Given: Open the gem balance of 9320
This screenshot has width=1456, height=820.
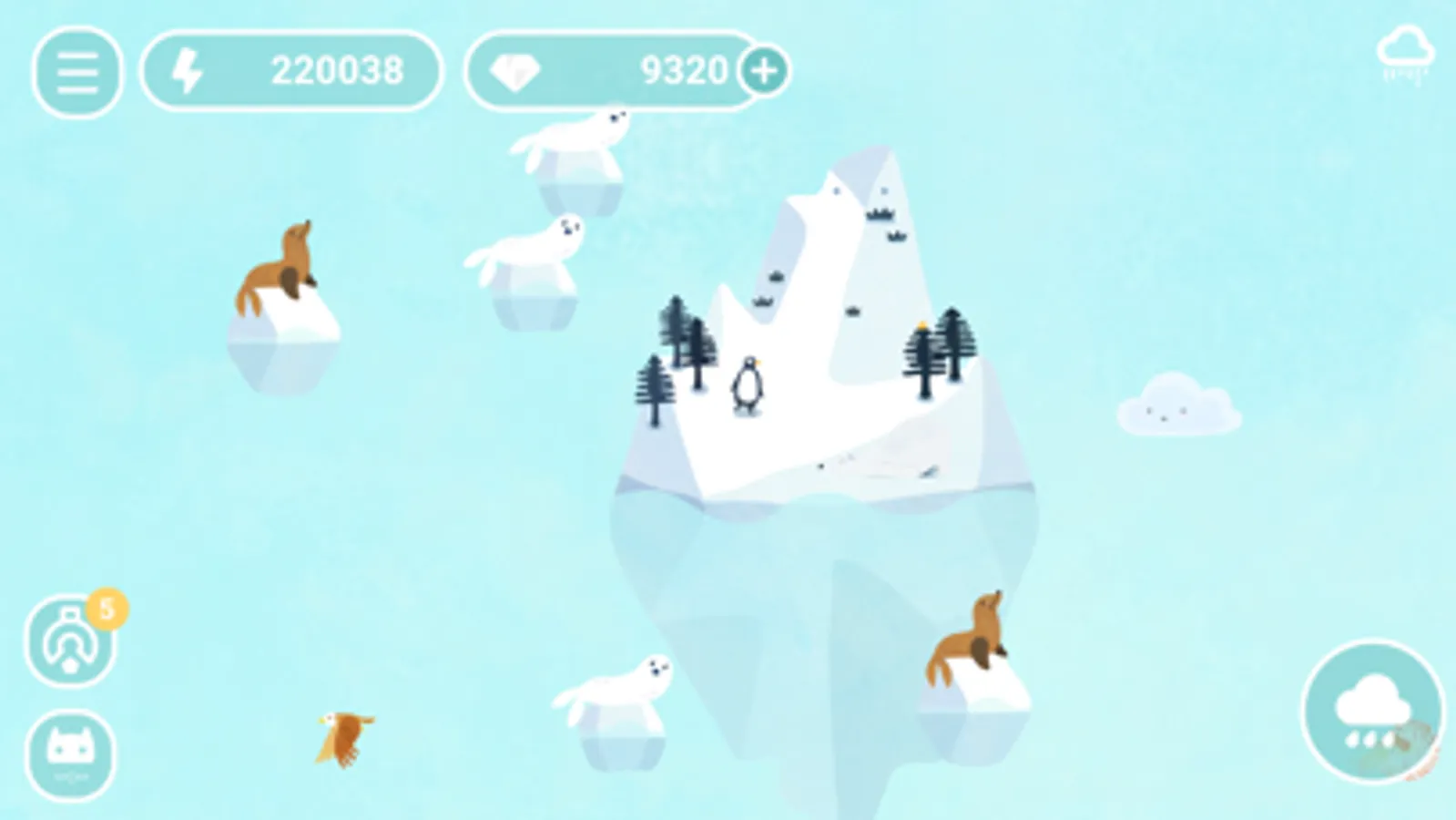Looking at the screenshot, I should click(x=682, y=70).
